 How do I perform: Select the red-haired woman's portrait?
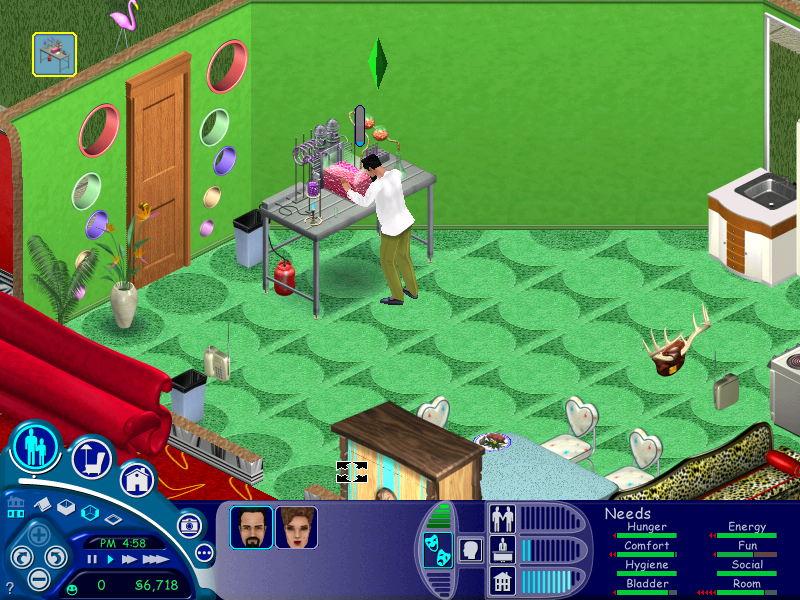297,527
